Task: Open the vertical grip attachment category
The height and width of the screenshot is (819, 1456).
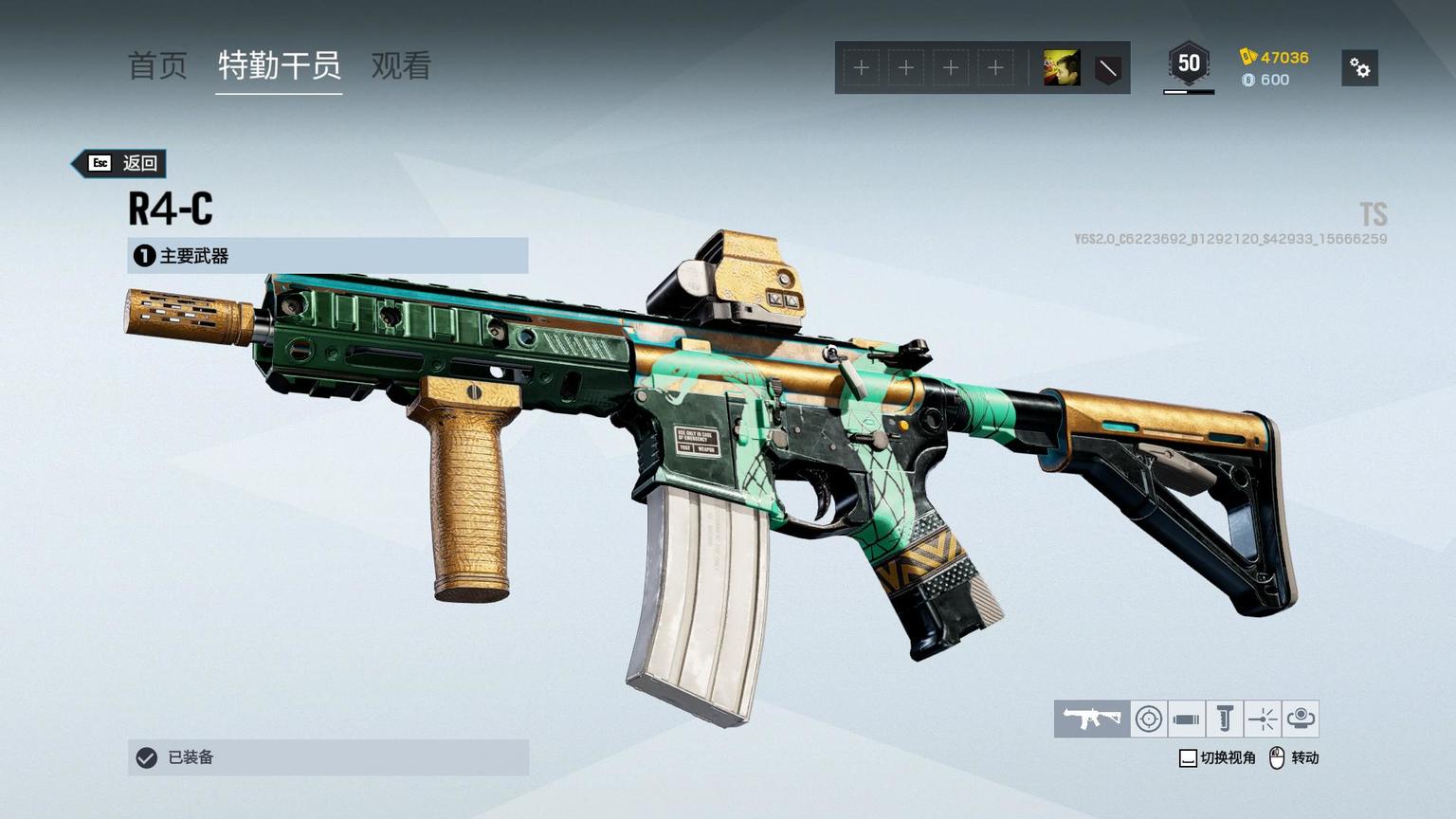Action: tap(1224, 719)
